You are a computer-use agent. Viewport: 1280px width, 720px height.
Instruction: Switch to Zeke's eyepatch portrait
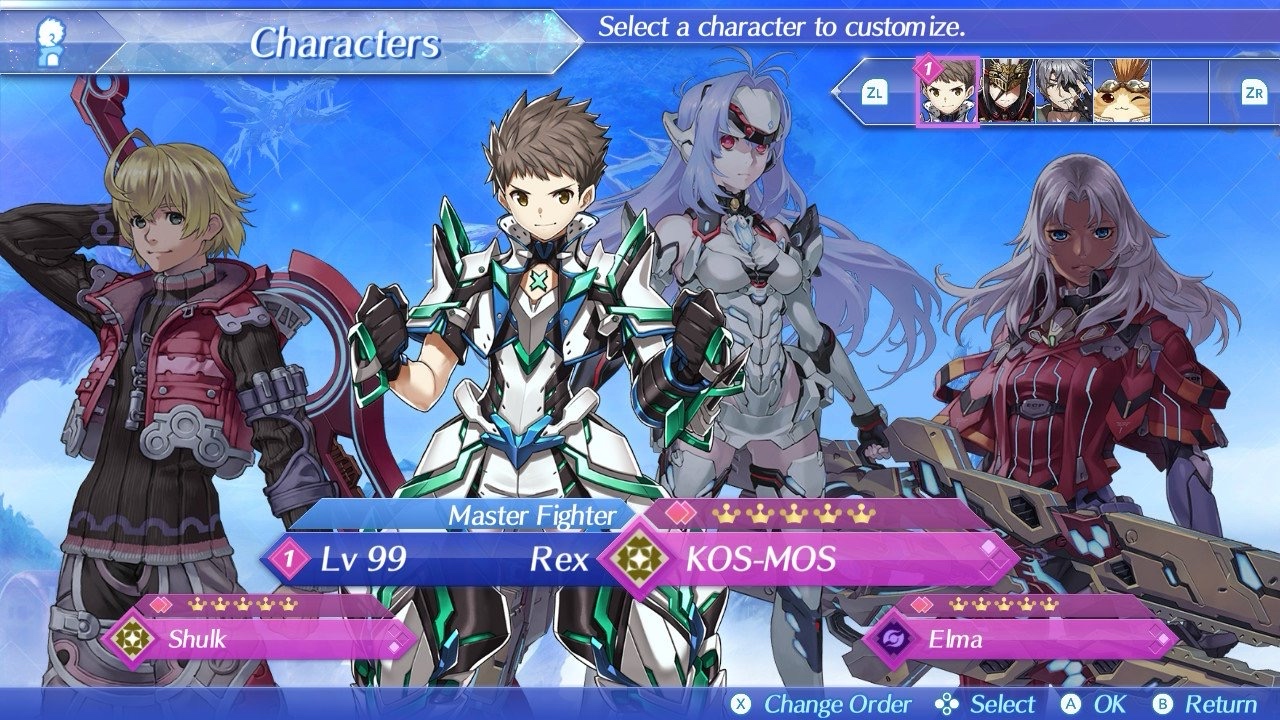[x=1064, y=92]
